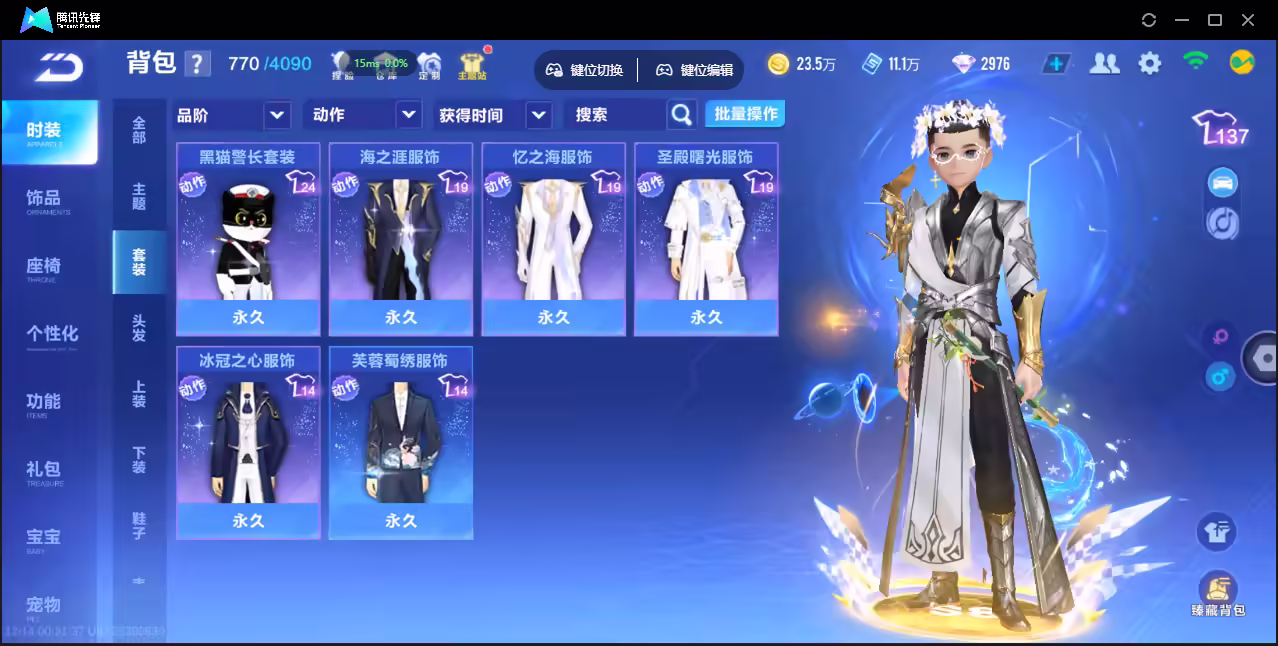Click the 键位编辑 key mapping button

pyautogui.click(x=695, y=70)
